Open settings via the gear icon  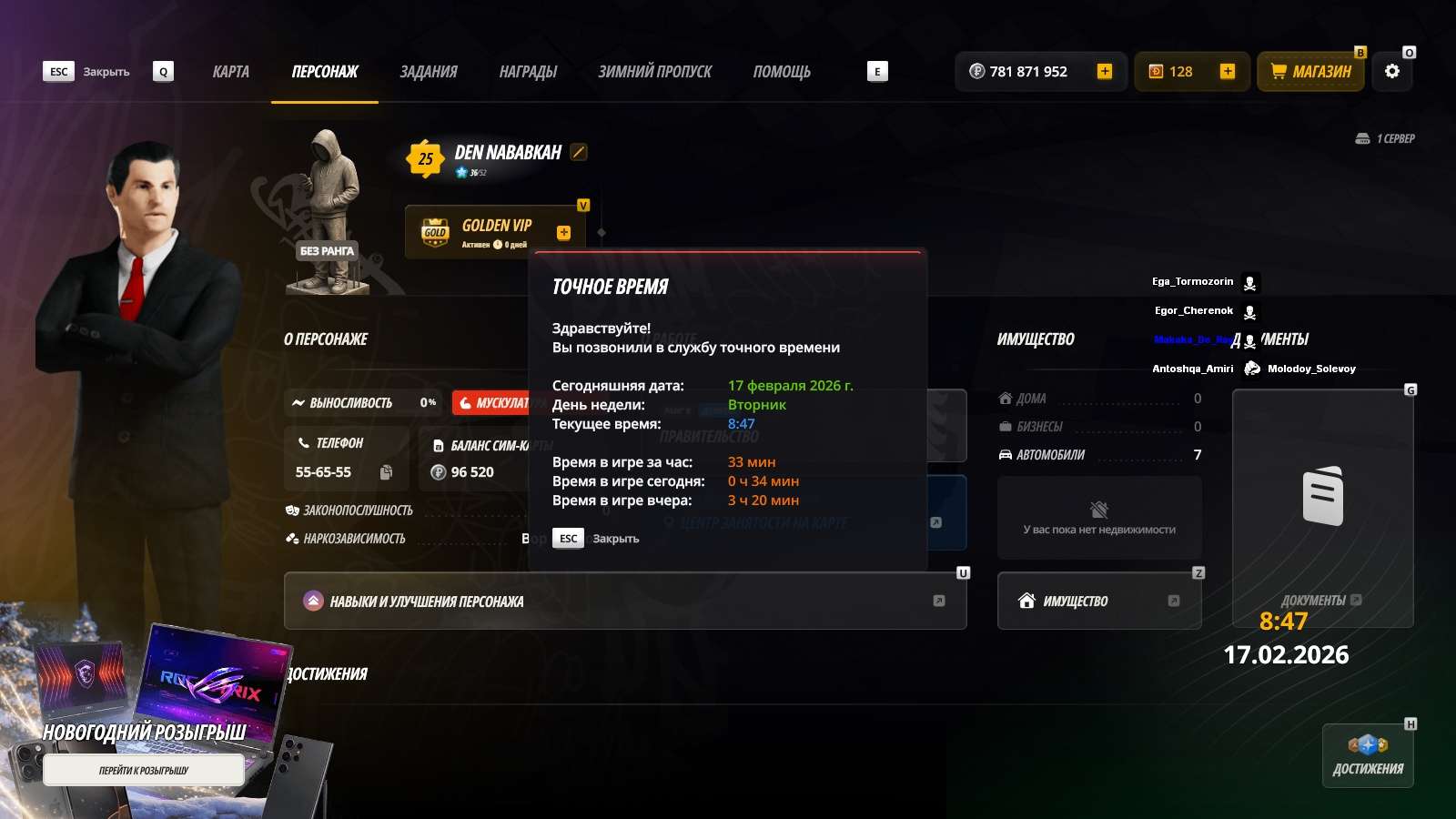point(1391,71)
